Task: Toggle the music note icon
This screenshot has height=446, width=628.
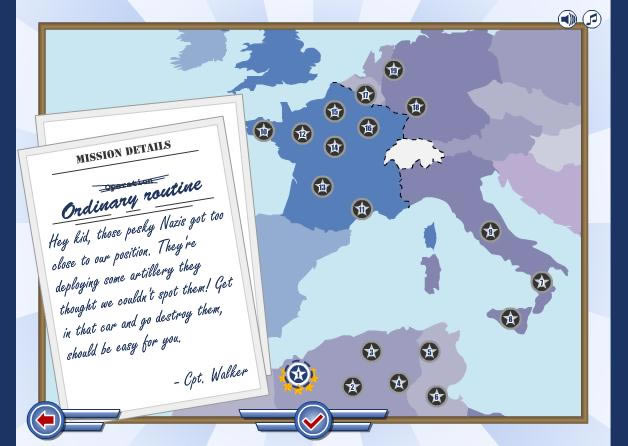Action: click(592, 19)
